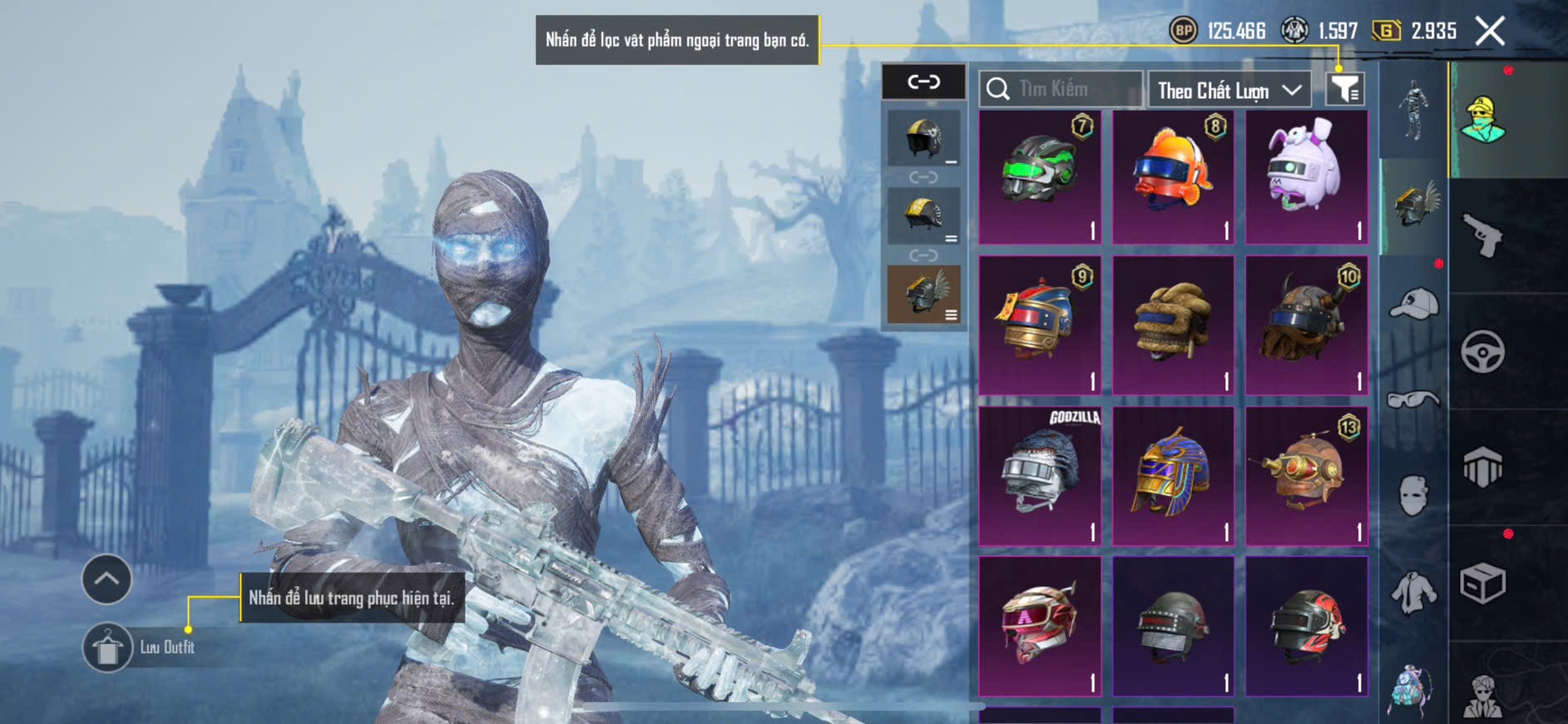The image size is (1568, 724).
Task: Select the green visor helmet skin
Action: click(x=1040, y=176)
